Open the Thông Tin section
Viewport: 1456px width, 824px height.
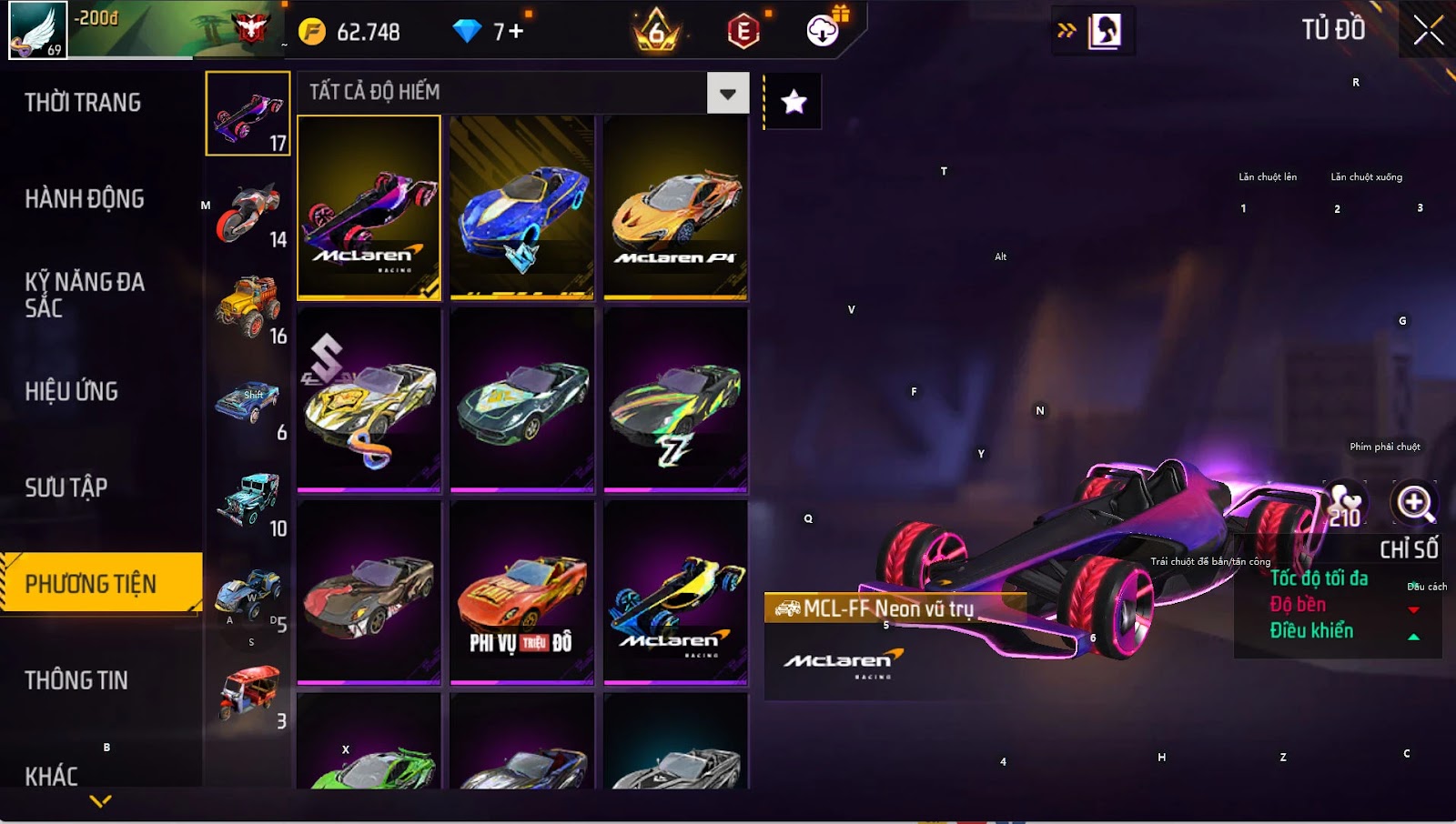coord(76,680)
